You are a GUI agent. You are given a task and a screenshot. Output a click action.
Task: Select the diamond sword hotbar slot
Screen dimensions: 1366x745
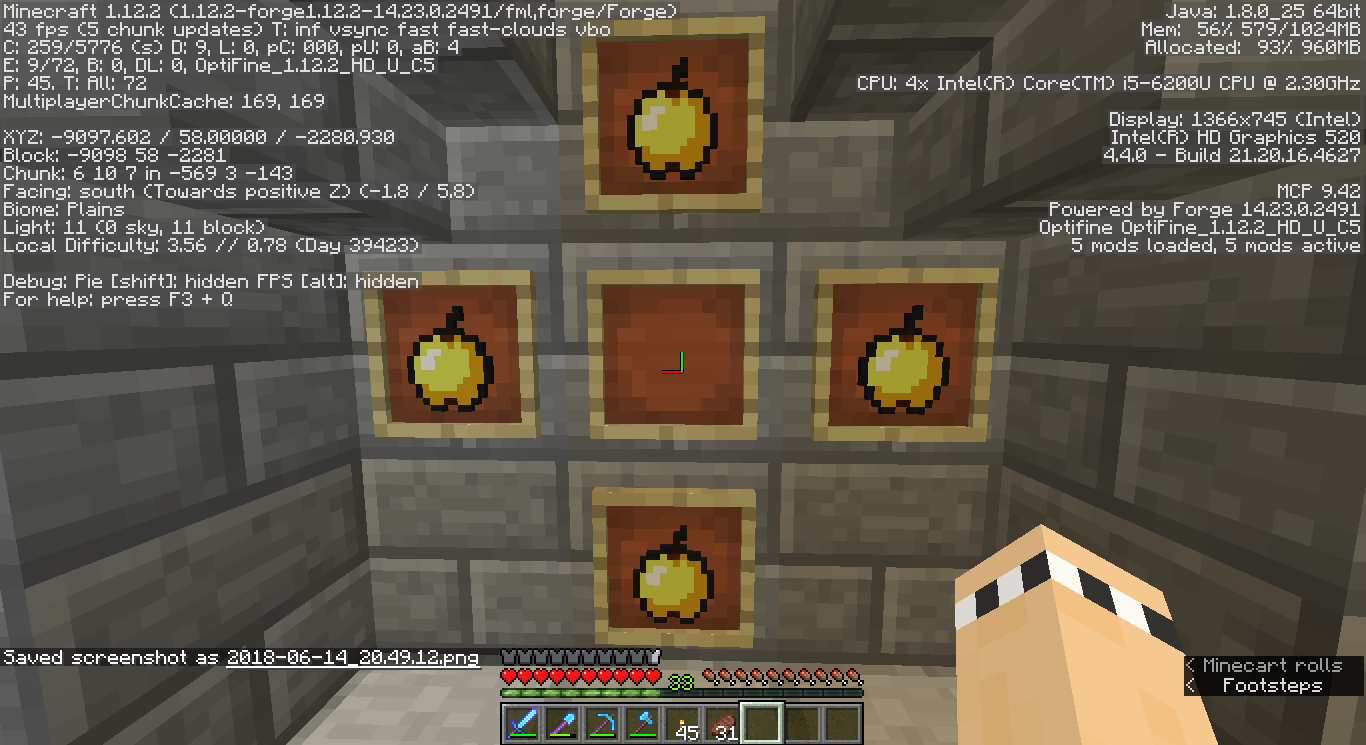click(x=522, y=722)
